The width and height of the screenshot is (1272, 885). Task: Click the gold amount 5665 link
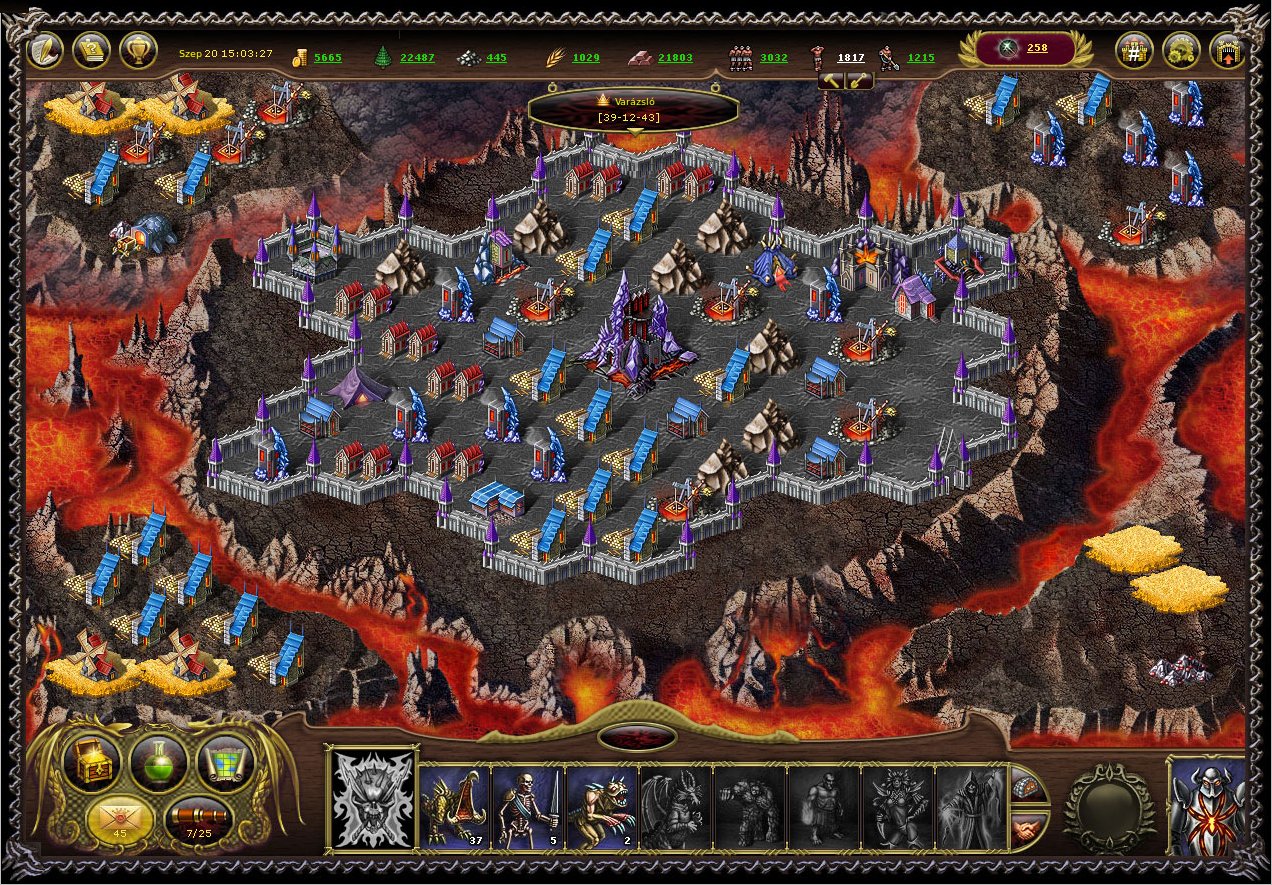[327, 58]
